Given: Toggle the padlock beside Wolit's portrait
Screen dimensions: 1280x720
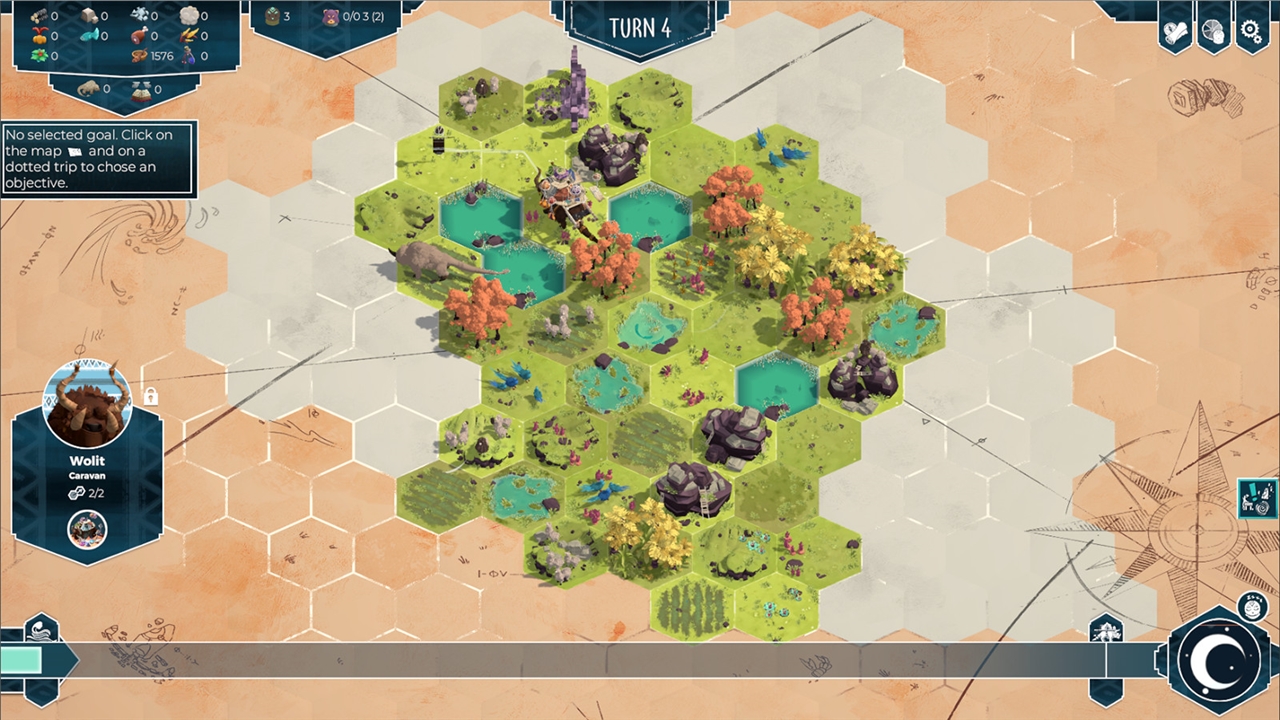Looking at the screenshot, I should pos(150,396).
